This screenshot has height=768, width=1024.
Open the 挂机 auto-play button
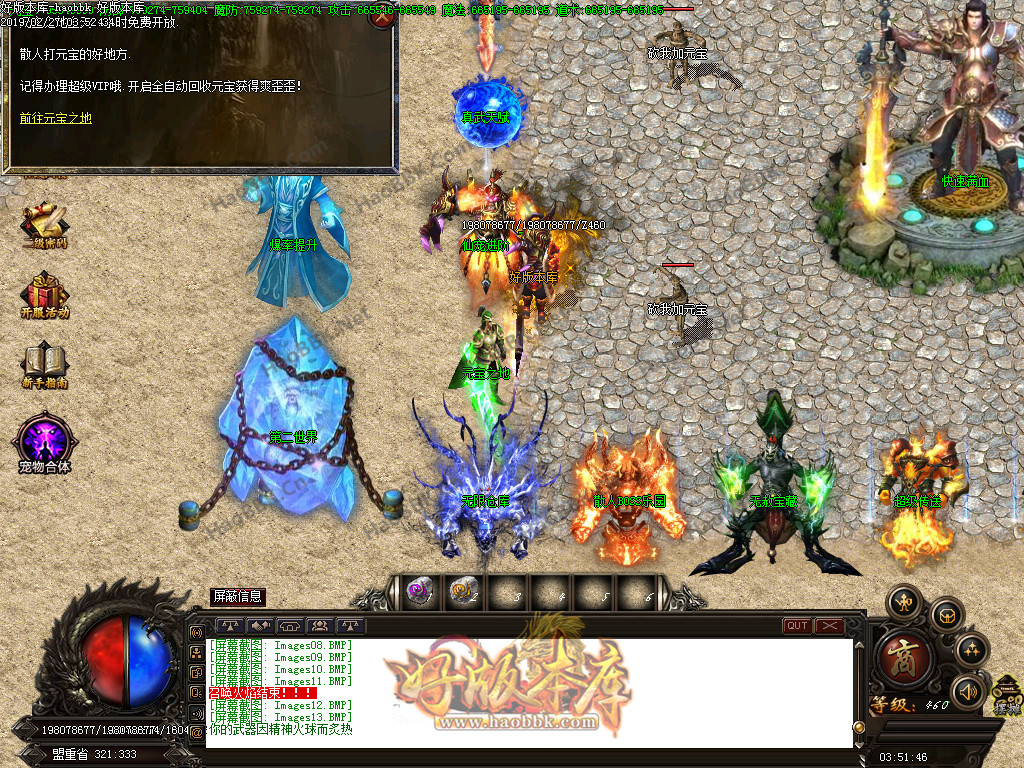tap(1007, 695)
